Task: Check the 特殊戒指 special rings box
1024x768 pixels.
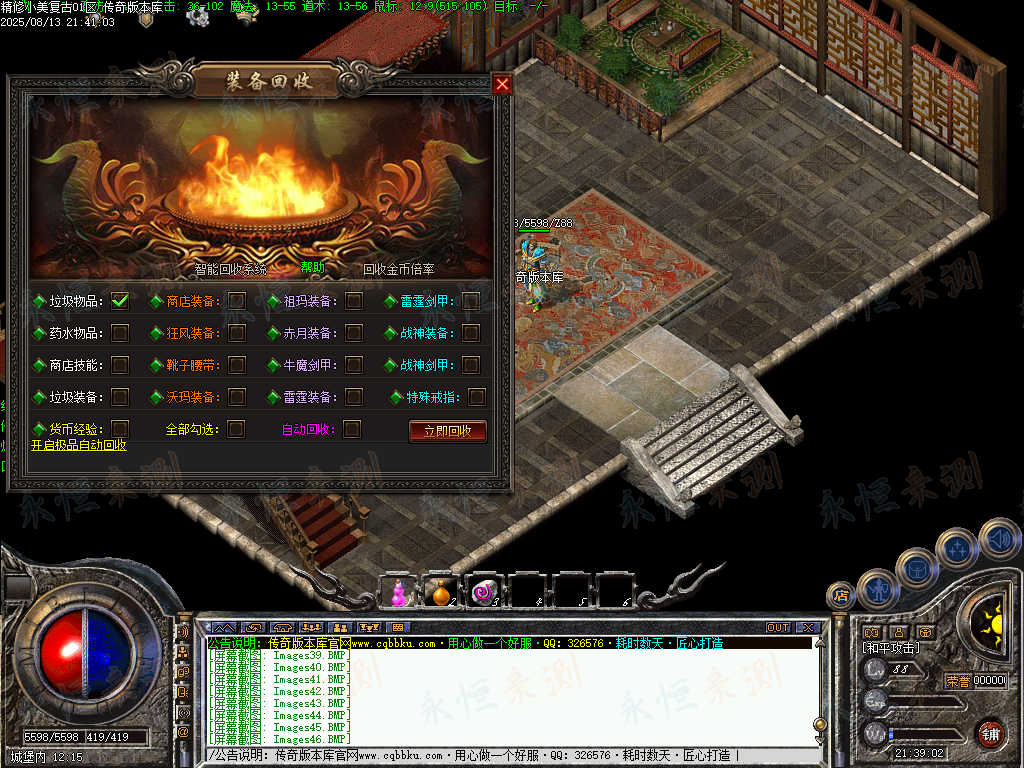Action: click(477, 397)
